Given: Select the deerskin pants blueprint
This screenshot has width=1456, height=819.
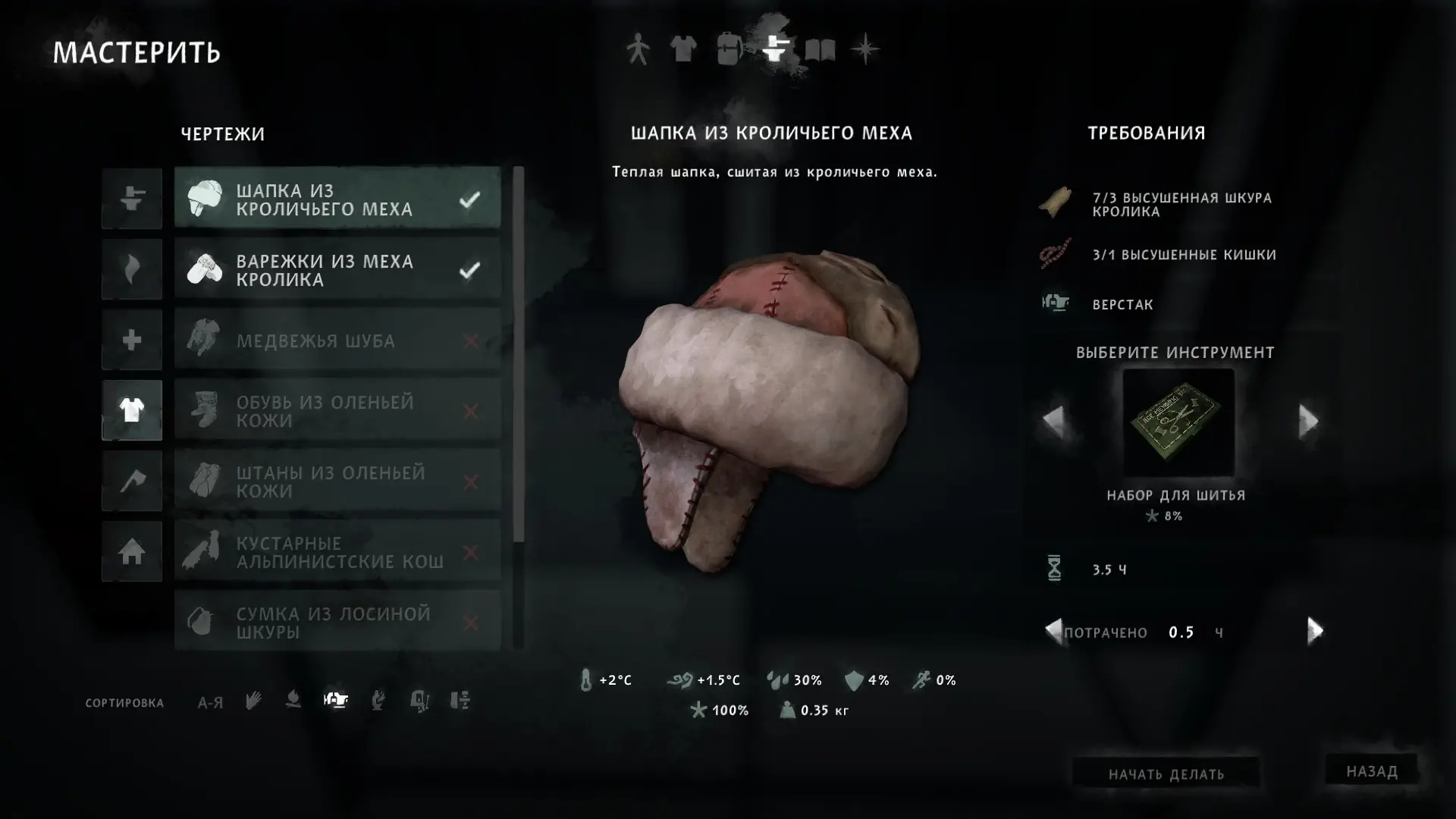Looking at the screenshot, I should click(x=337, y=482).
